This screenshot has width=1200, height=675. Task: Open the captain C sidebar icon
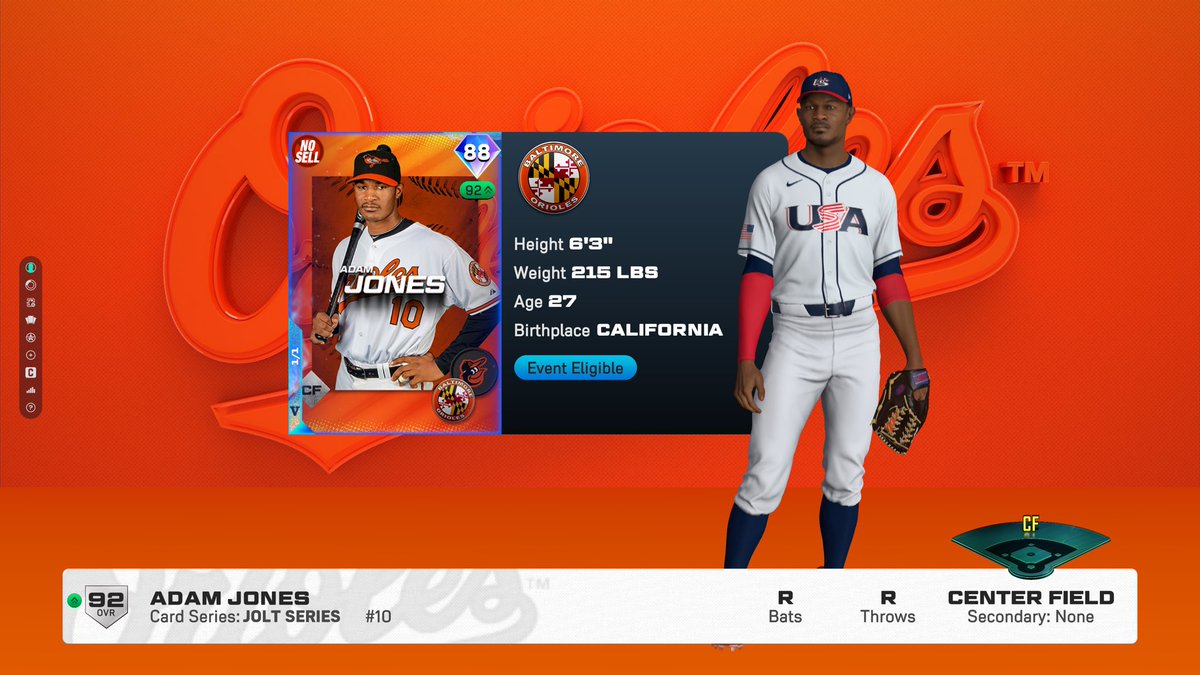[x=31, y=372]
